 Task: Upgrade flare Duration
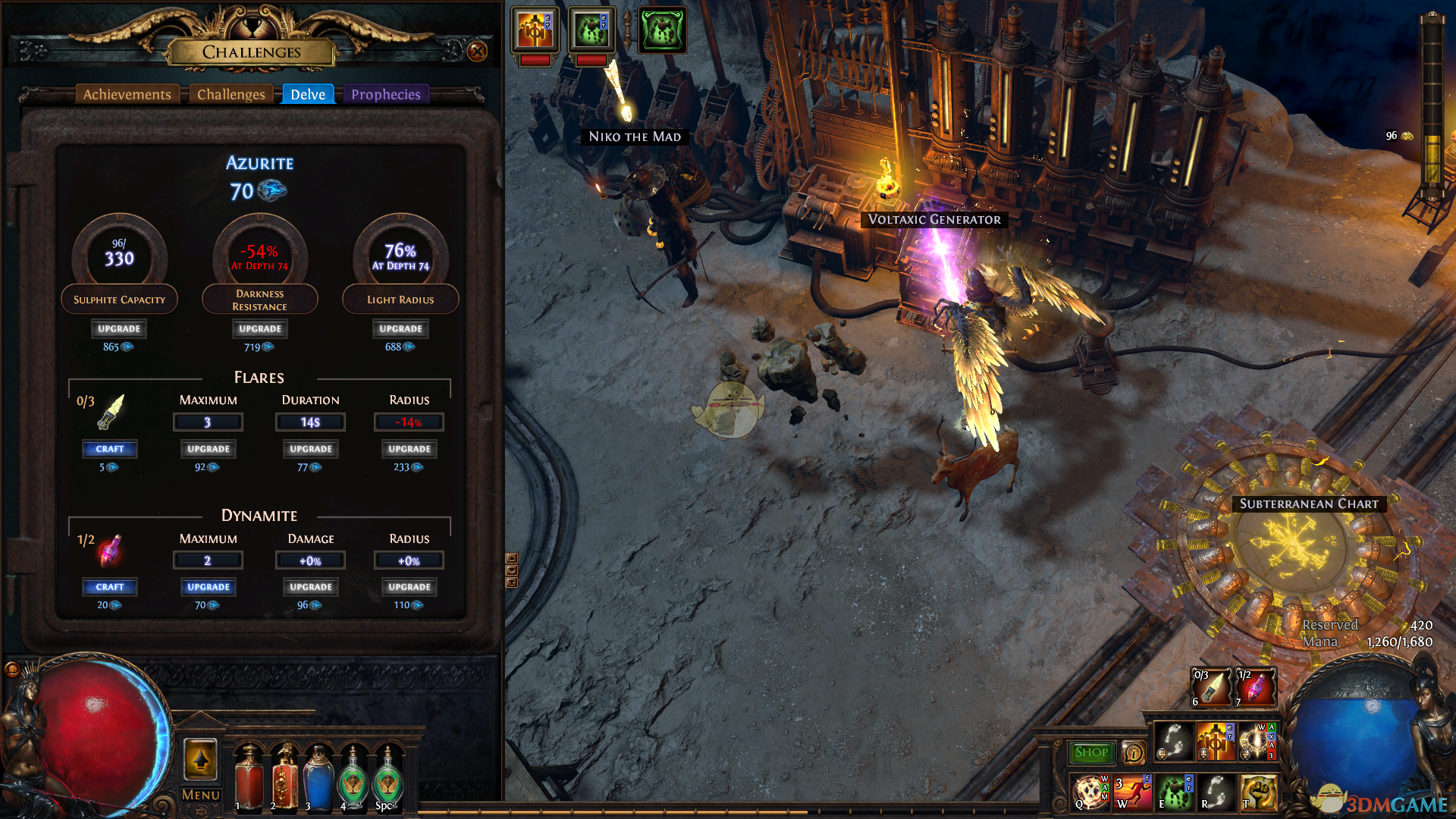point(310,449)
